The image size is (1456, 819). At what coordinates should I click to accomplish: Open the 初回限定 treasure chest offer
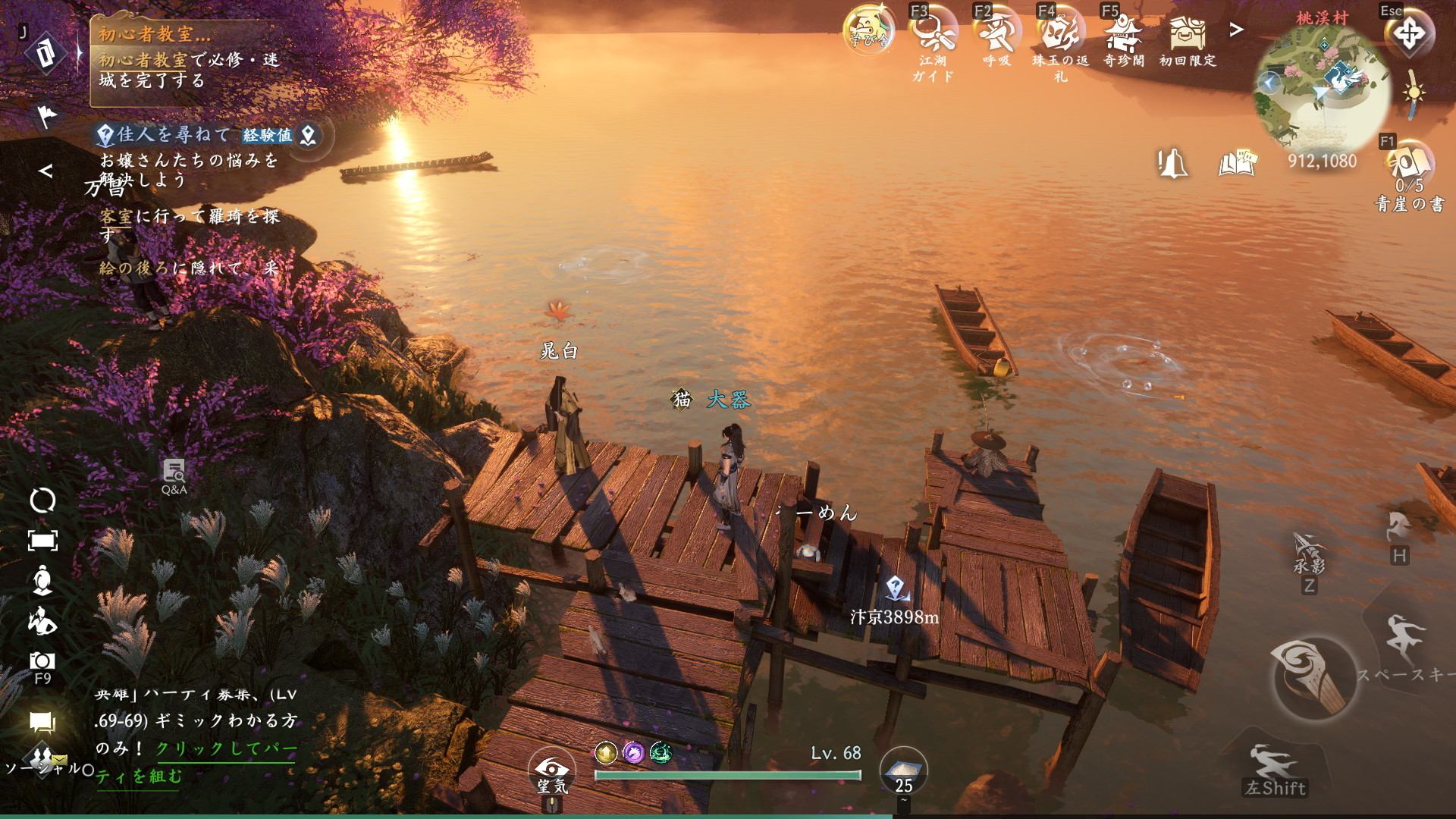tap(1187, 33)
